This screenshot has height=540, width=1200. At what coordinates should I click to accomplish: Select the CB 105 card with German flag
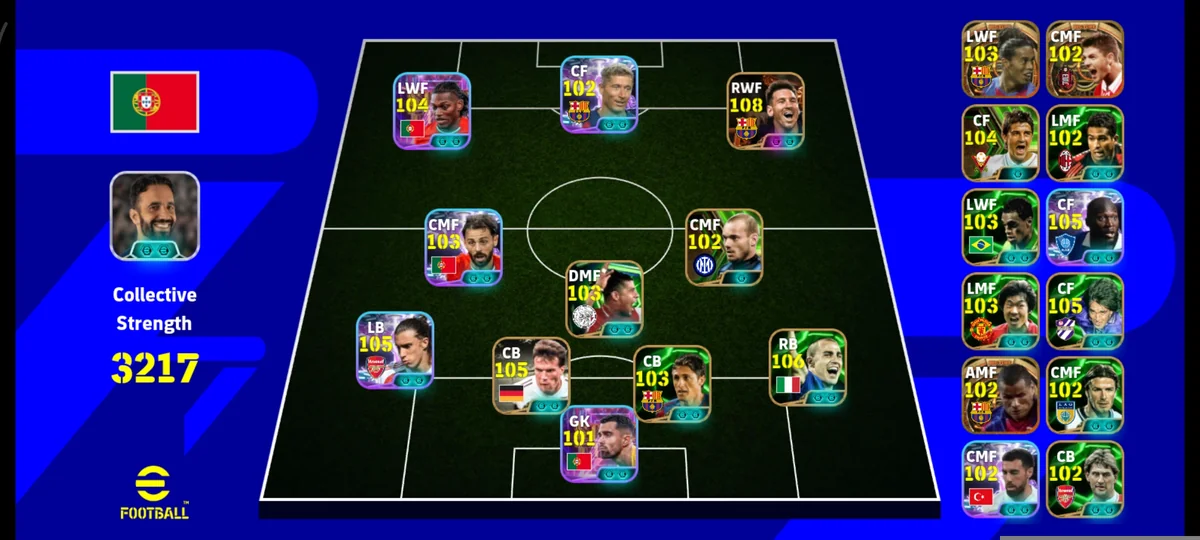click(531, 375)
